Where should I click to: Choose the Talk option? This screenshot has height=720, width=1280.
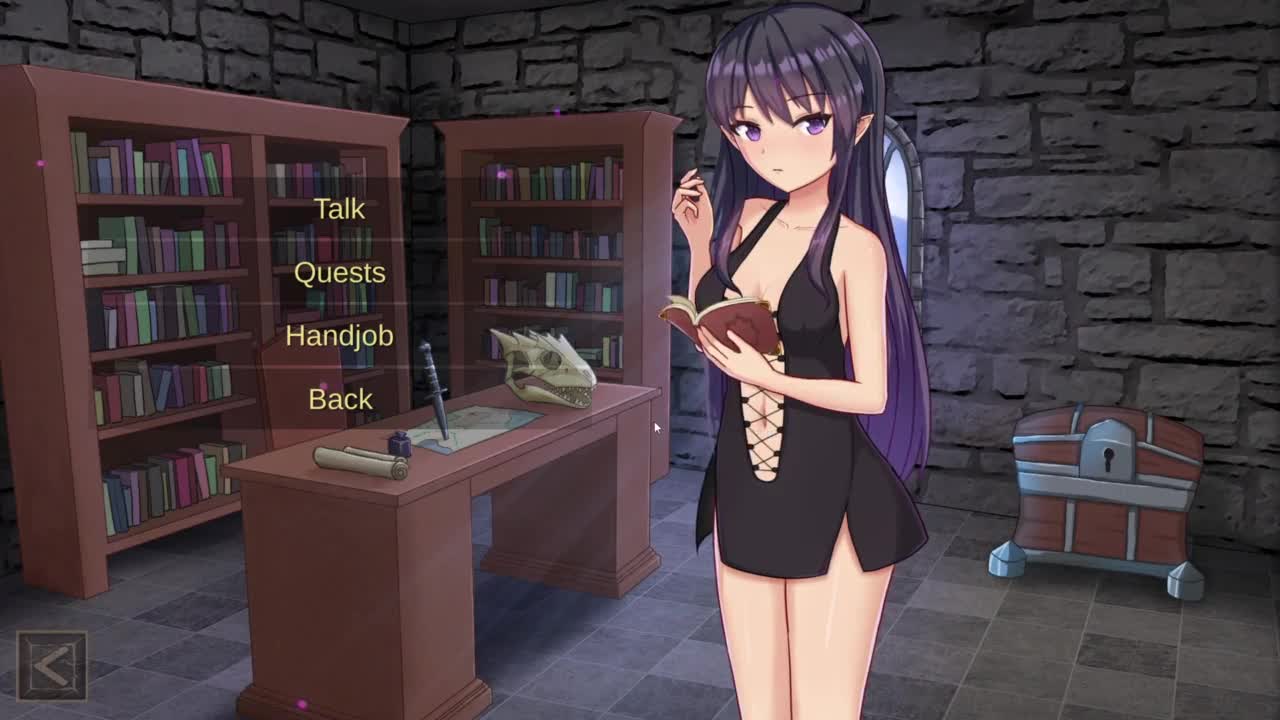click(339, 209)
